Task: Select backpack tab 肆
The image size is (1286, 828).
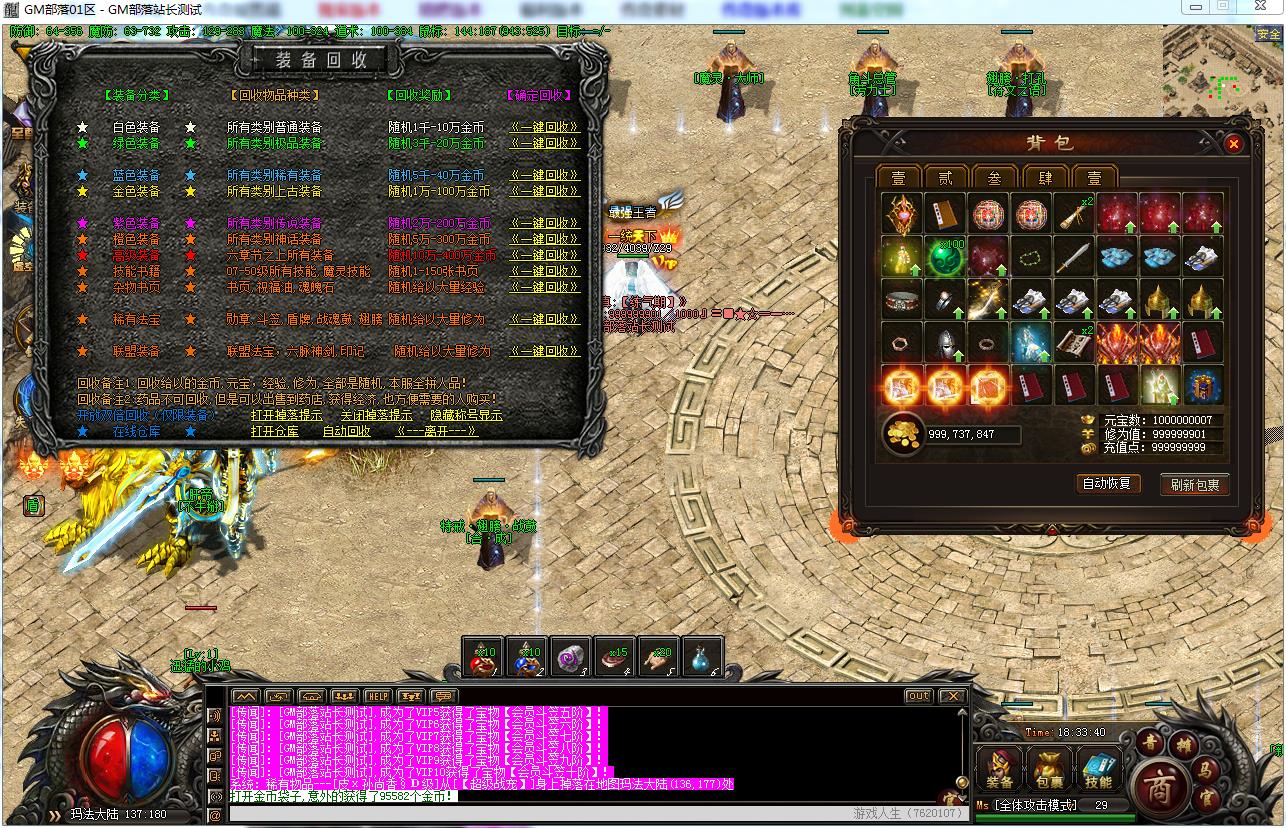Action: (x=1044, y=178)
